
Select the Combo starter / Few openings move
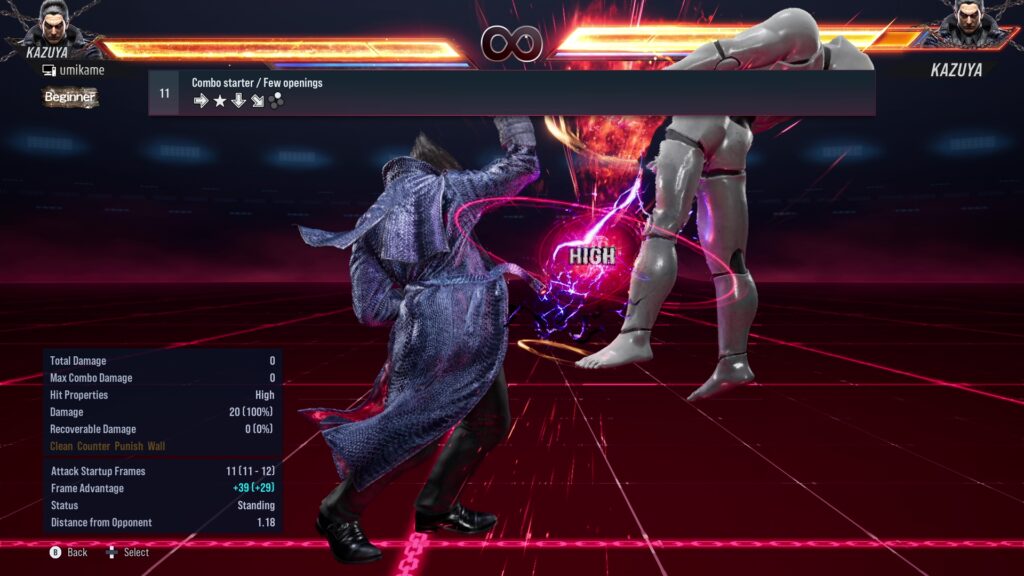pyautogui.click(x=511, y=92)
